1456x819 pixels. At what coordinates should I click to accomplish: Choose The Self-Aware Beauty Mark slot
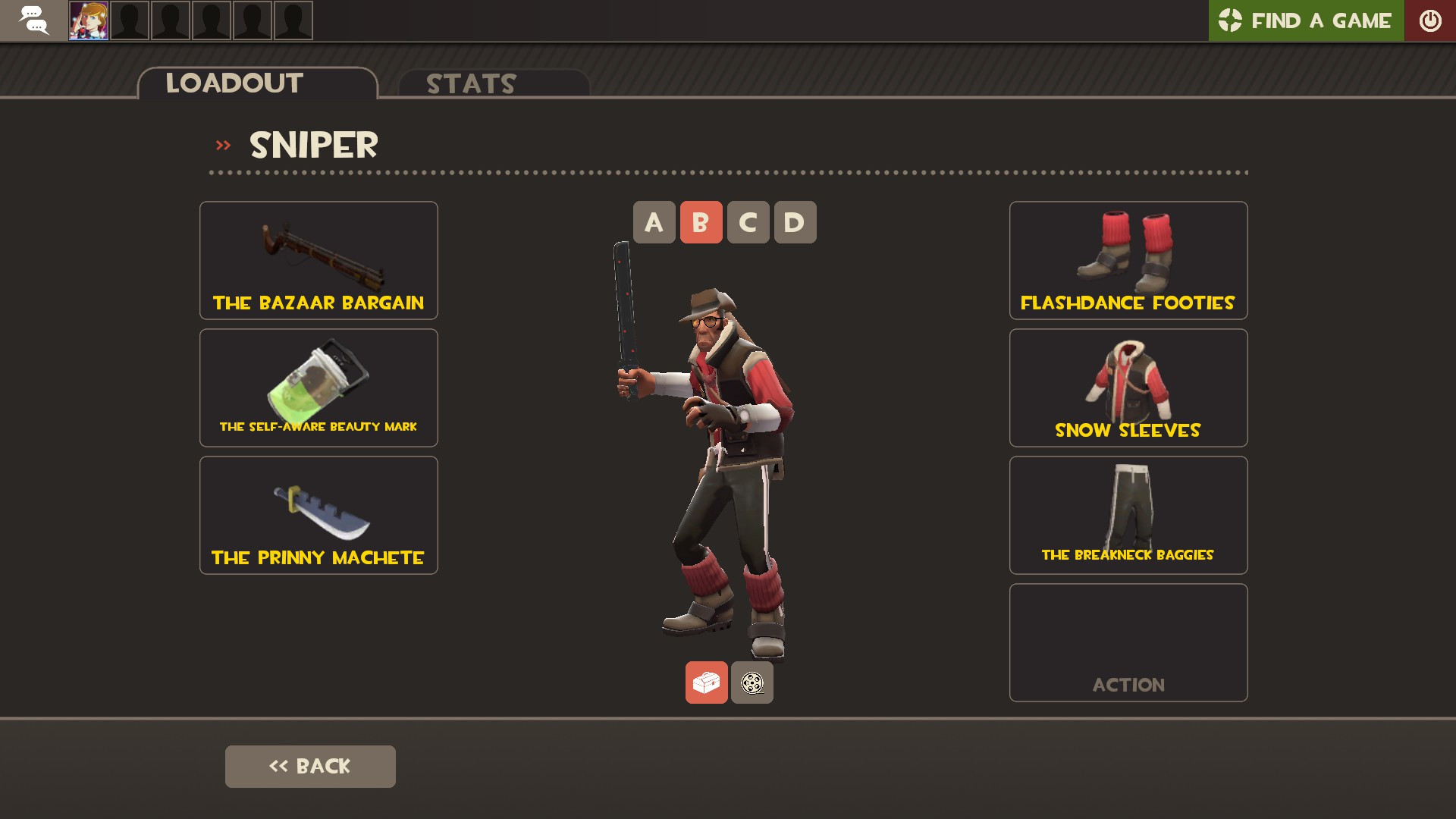tap(318, 388)
